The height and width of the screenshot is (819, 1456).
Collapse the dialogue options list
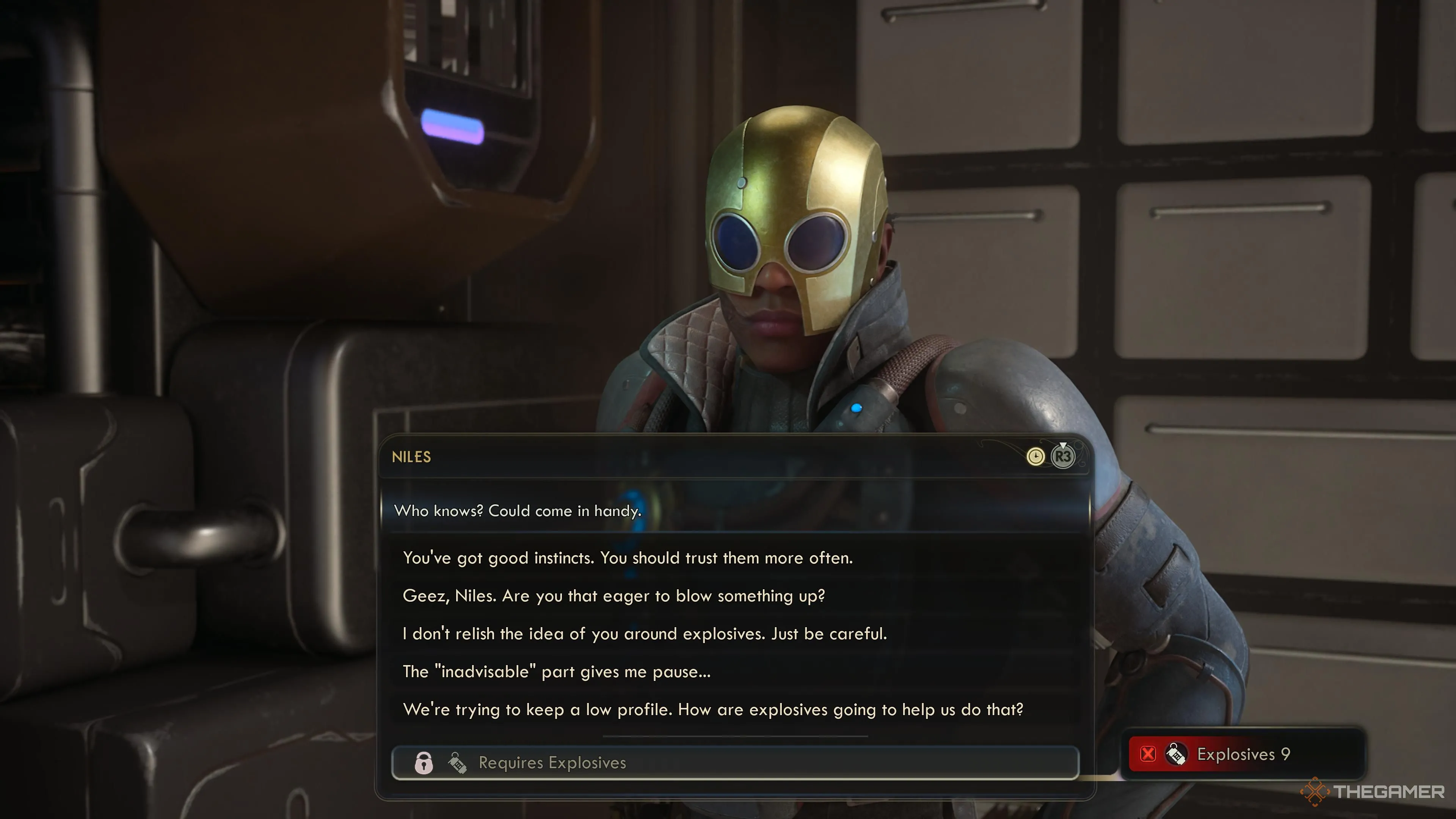pos(1062,458)
